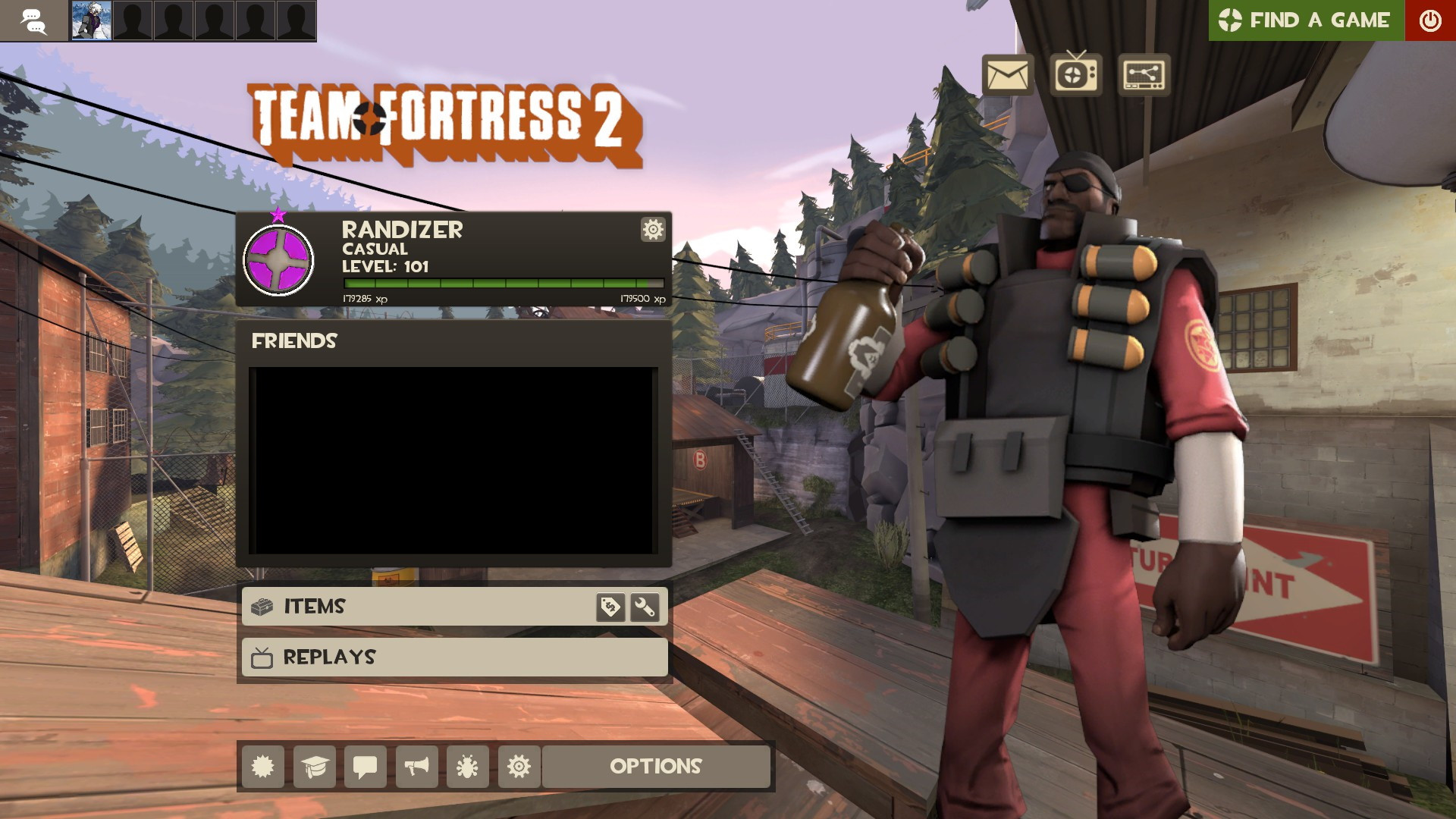This screenshot has height=819, width=1456.
Task: Select the achievements starburst icon
Action: pyautogui.click(x=264, y=767)
